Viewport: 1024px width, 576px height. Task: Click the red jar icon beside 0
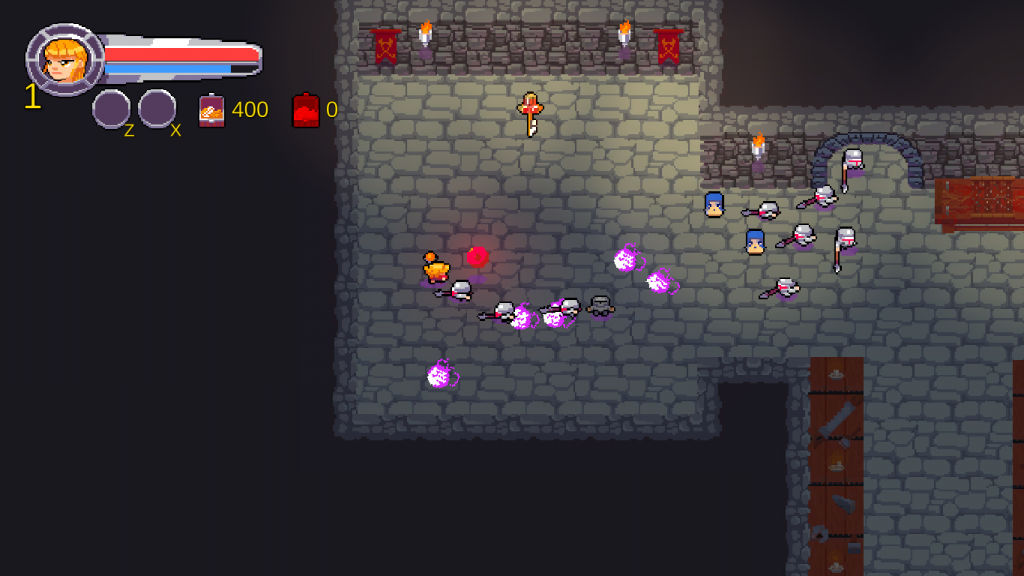pos(305,110)
